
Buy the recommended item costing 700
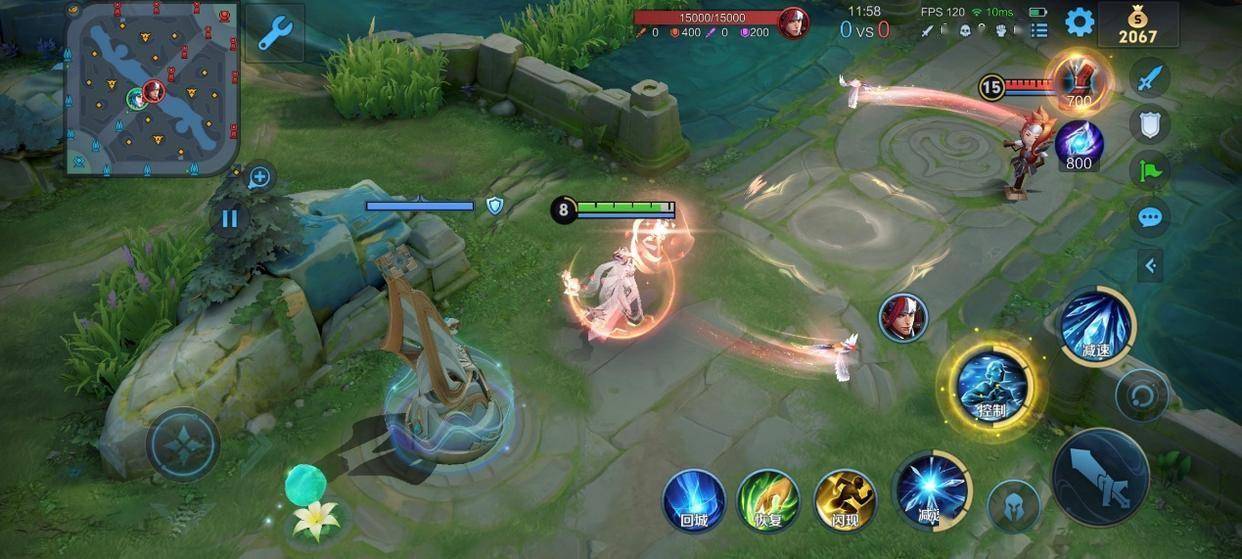coord(1079,82)
